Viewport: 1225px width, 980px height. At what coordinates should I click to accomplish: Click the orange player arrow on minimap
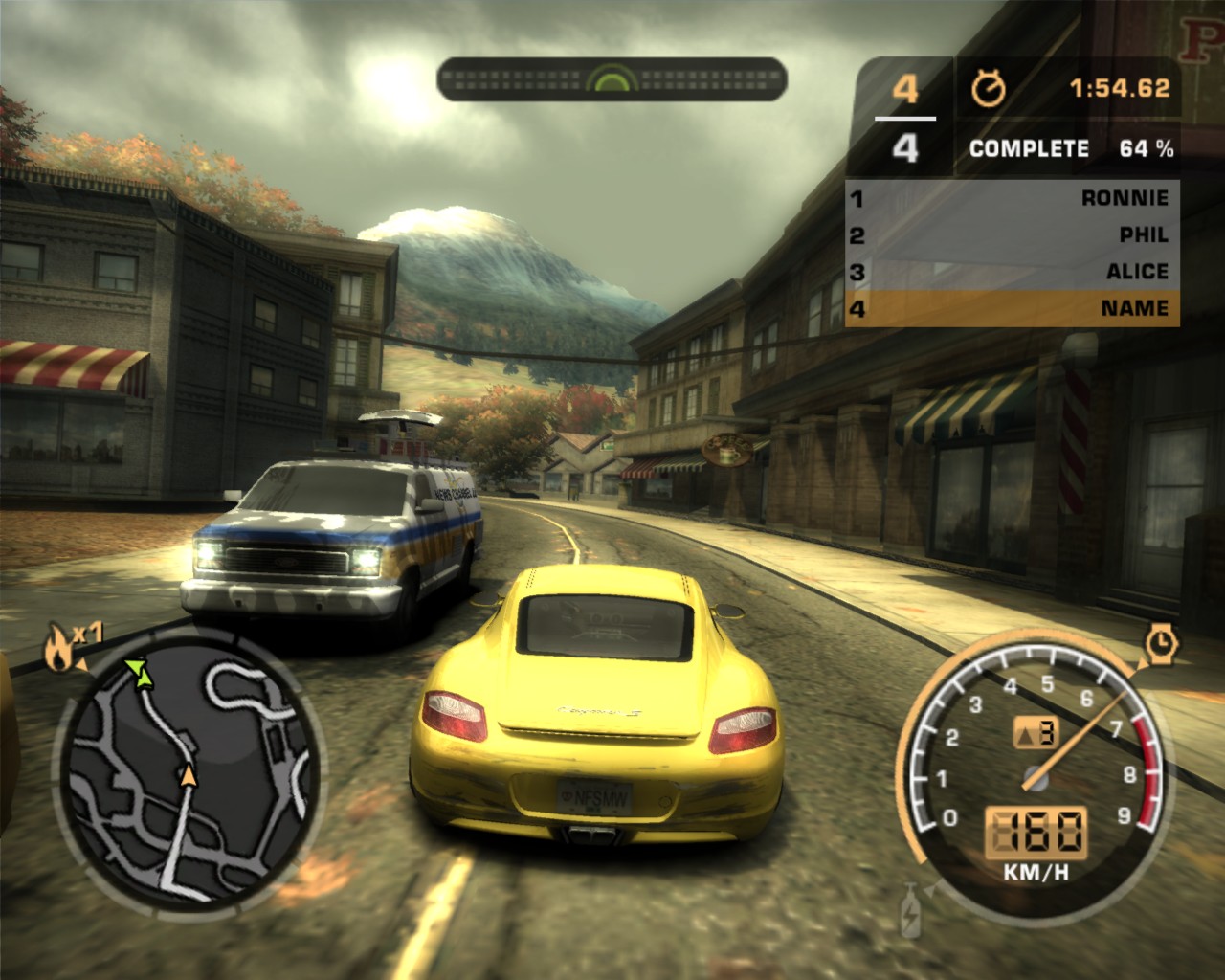point(189,775)
